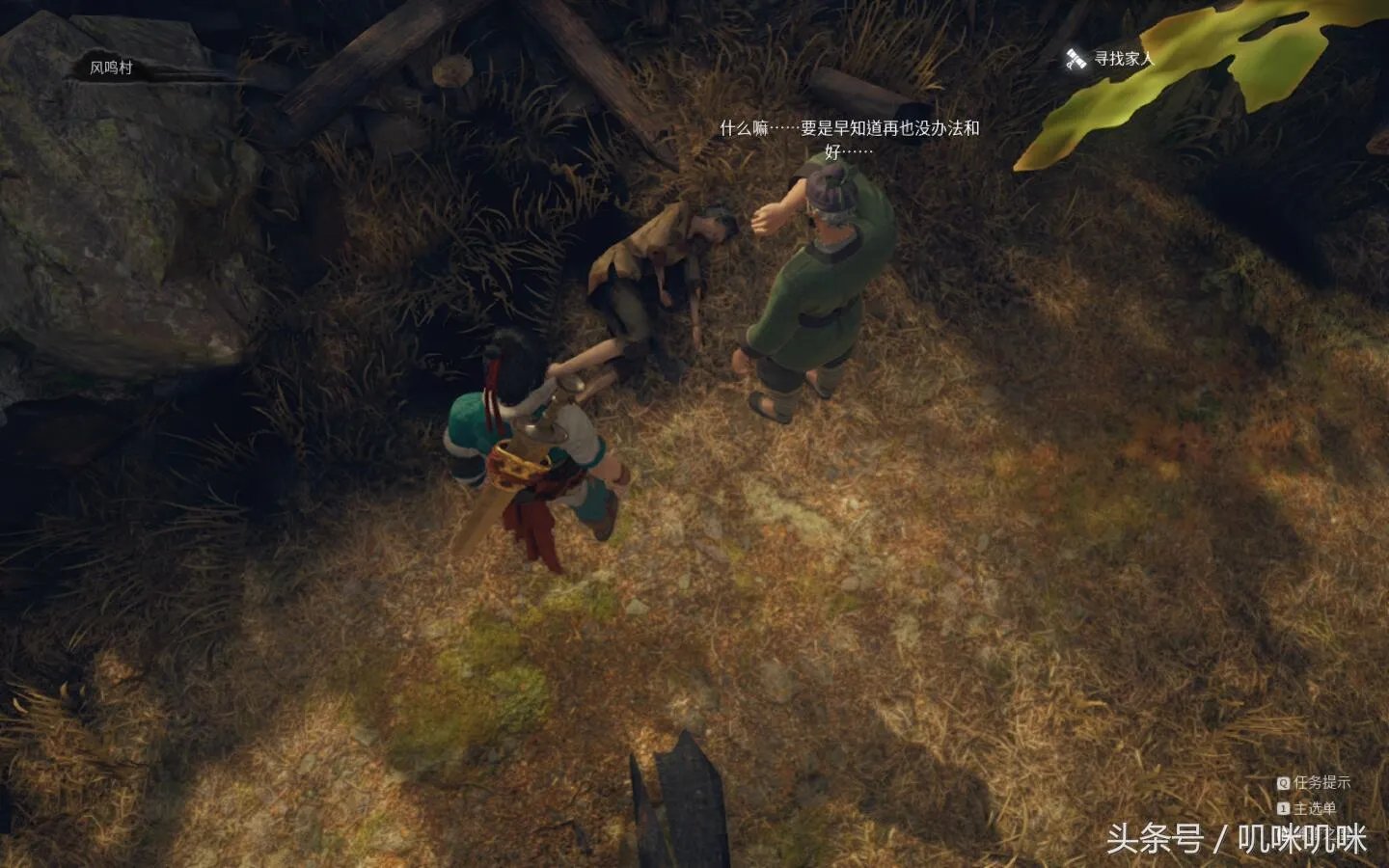The height and width of the screenshot is (868, 1389).
Task: Open the 寻找家人 quest tracker
Action: [x=1111, y=59]
